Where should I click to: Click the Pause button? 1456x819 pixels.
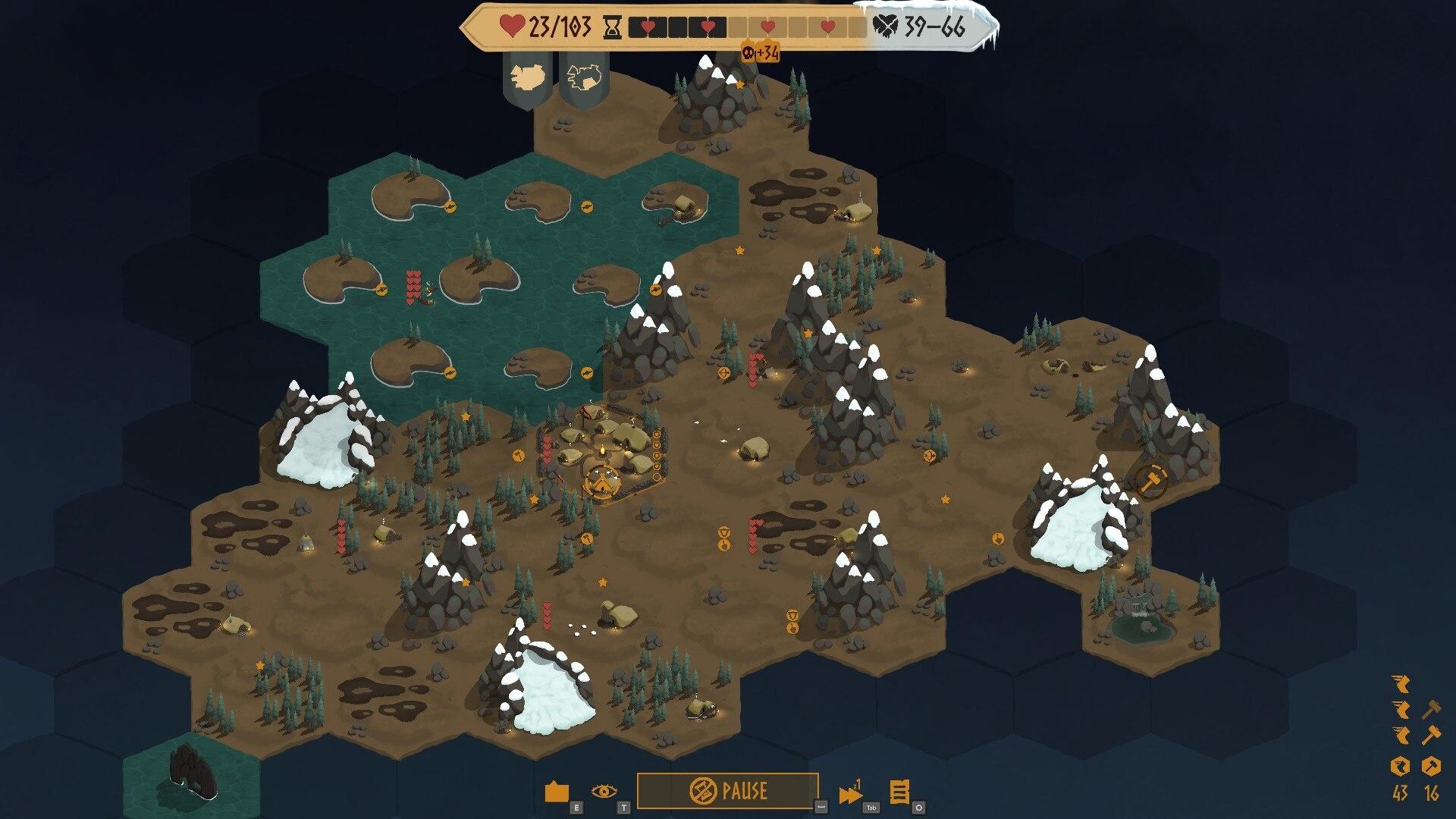point(727,791)
